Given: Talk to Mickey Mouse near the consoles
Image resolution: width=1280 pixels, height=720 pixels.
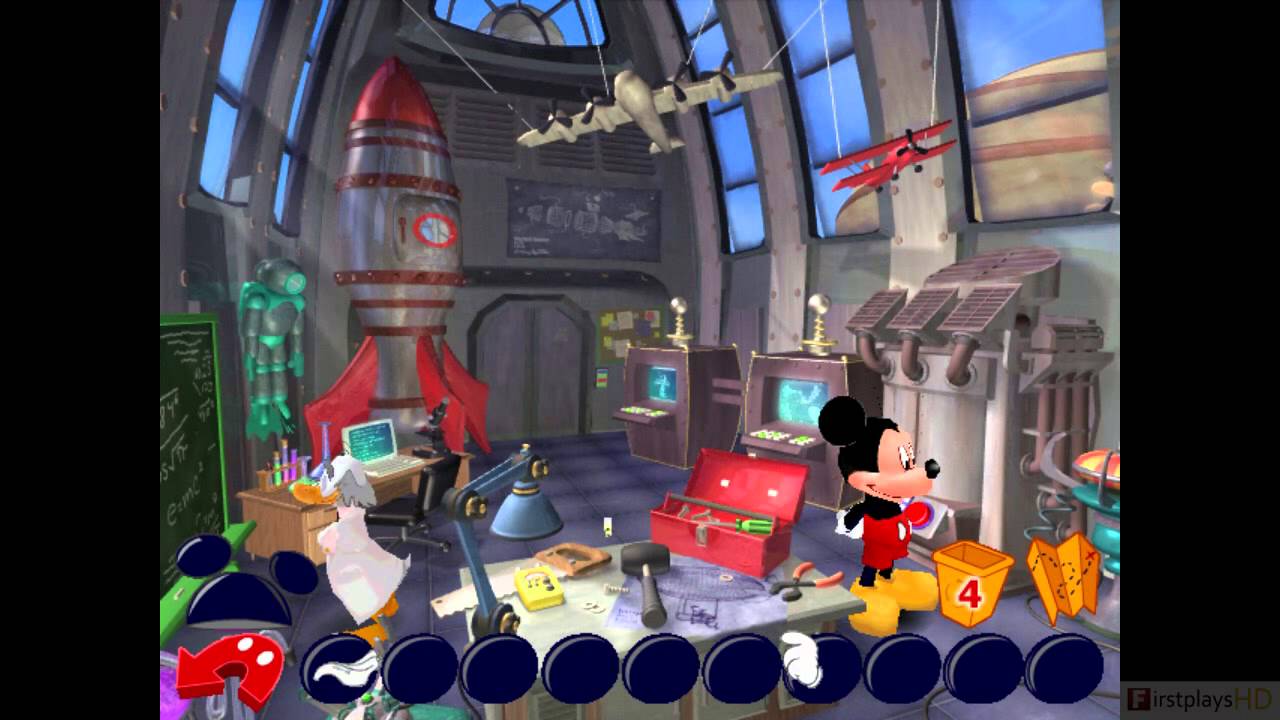Looking at the screenshot, I should coord(880,490).
